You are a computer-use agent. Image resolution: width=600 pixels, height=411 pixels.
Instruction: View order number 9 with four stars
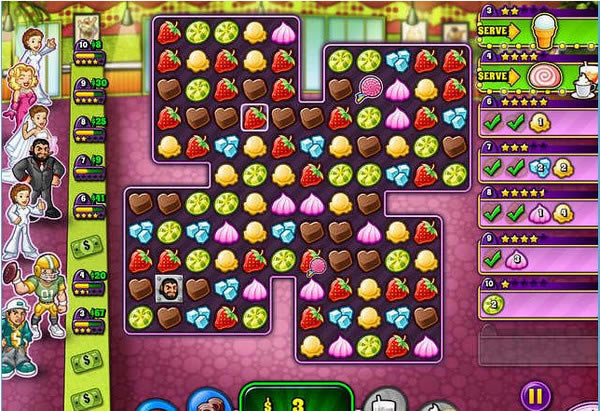point(538,257)
